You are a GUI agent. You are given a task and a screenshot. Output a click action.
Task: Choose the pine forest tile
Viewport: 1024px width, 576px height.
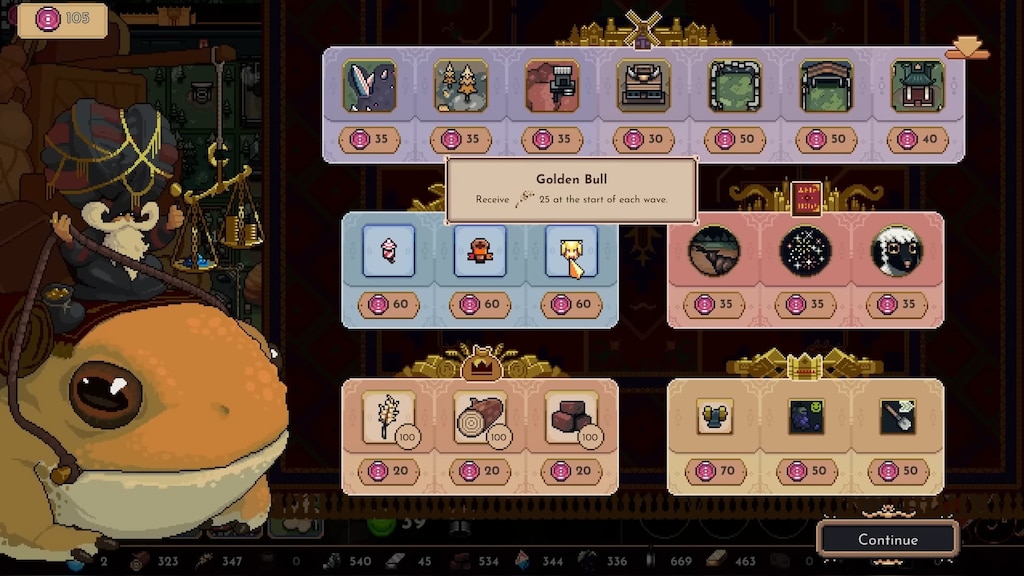click(461, 86)
